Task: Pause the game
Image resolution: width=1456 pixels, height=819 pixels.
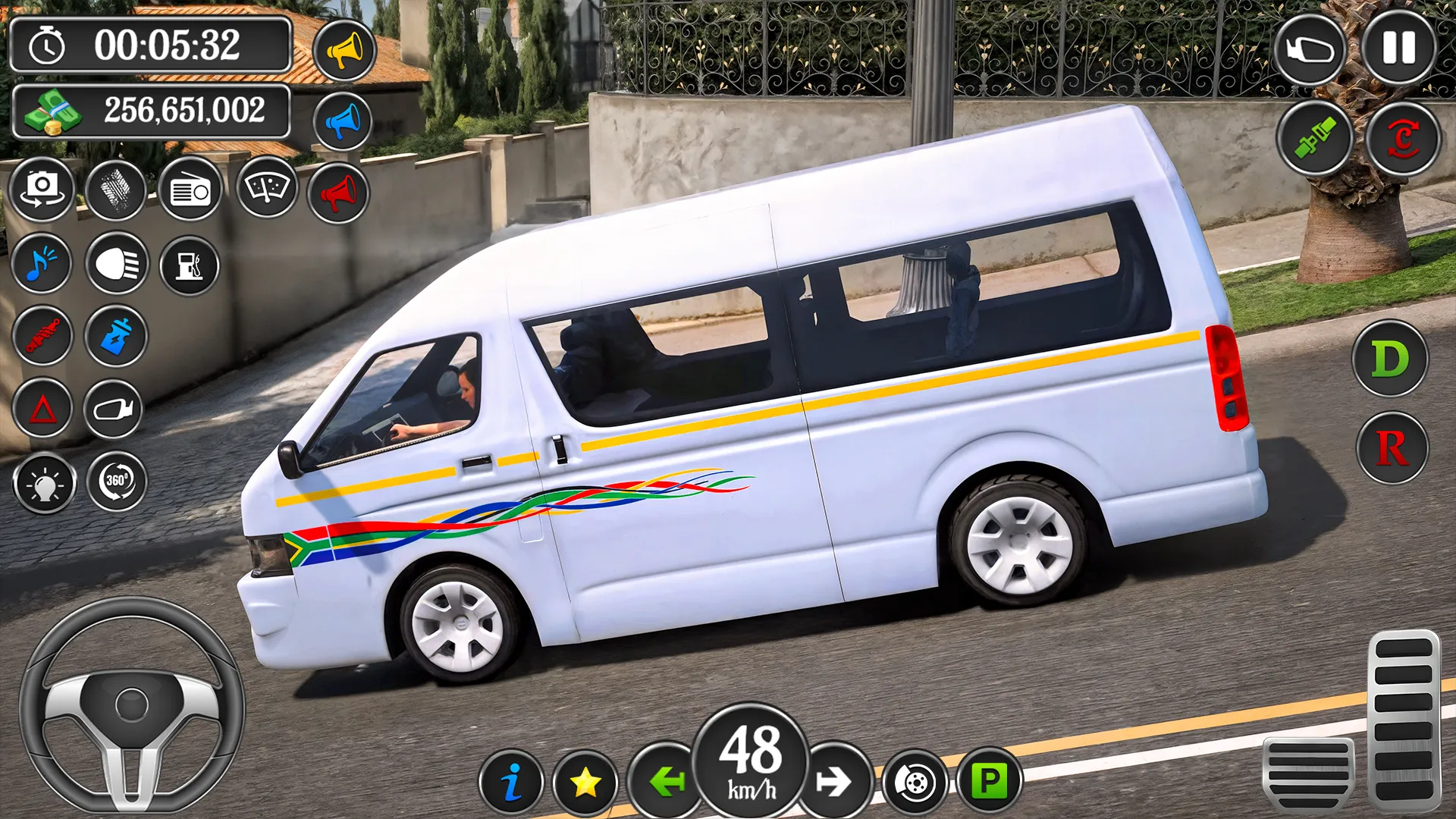Action: 1398,49
